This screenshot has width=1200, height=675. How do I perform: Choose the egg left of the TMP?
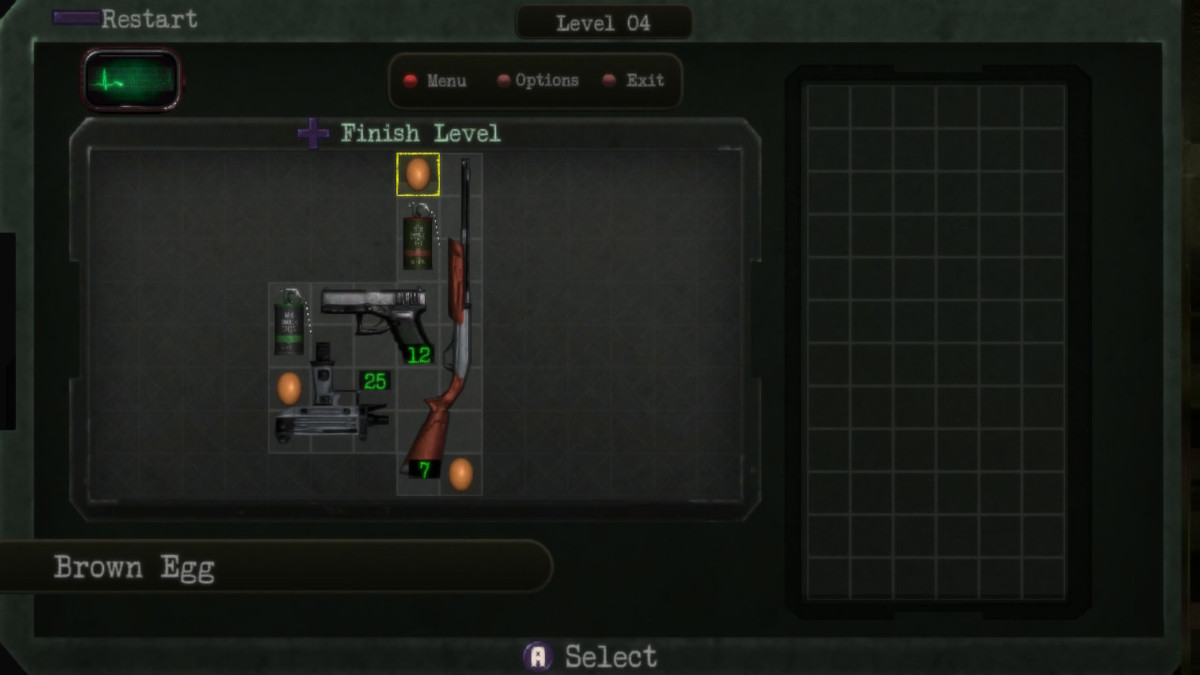(x=289, y=388)
